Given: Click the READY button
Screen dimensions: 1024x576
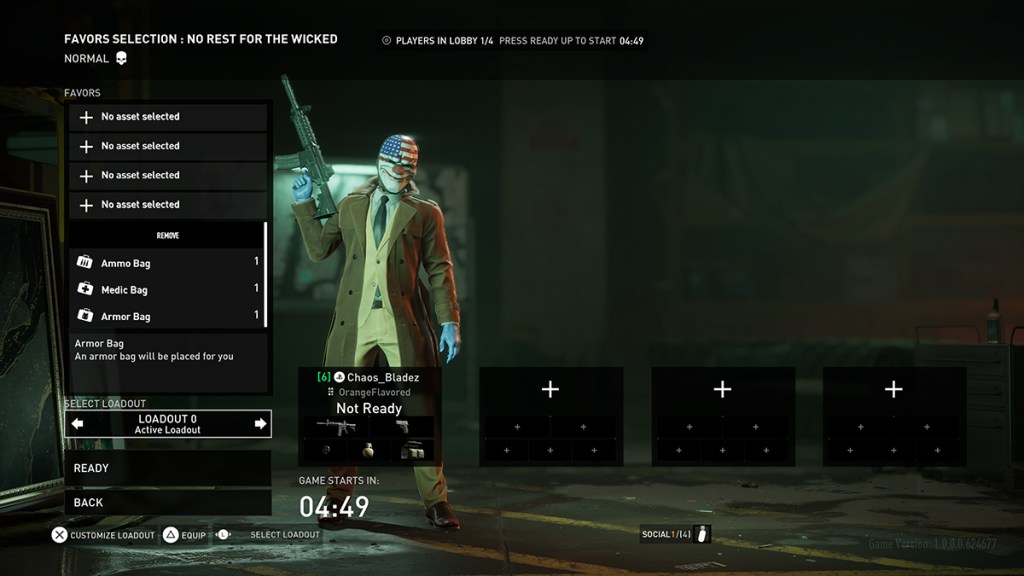Looking at the screenshot, I should (x=167, y=468).
